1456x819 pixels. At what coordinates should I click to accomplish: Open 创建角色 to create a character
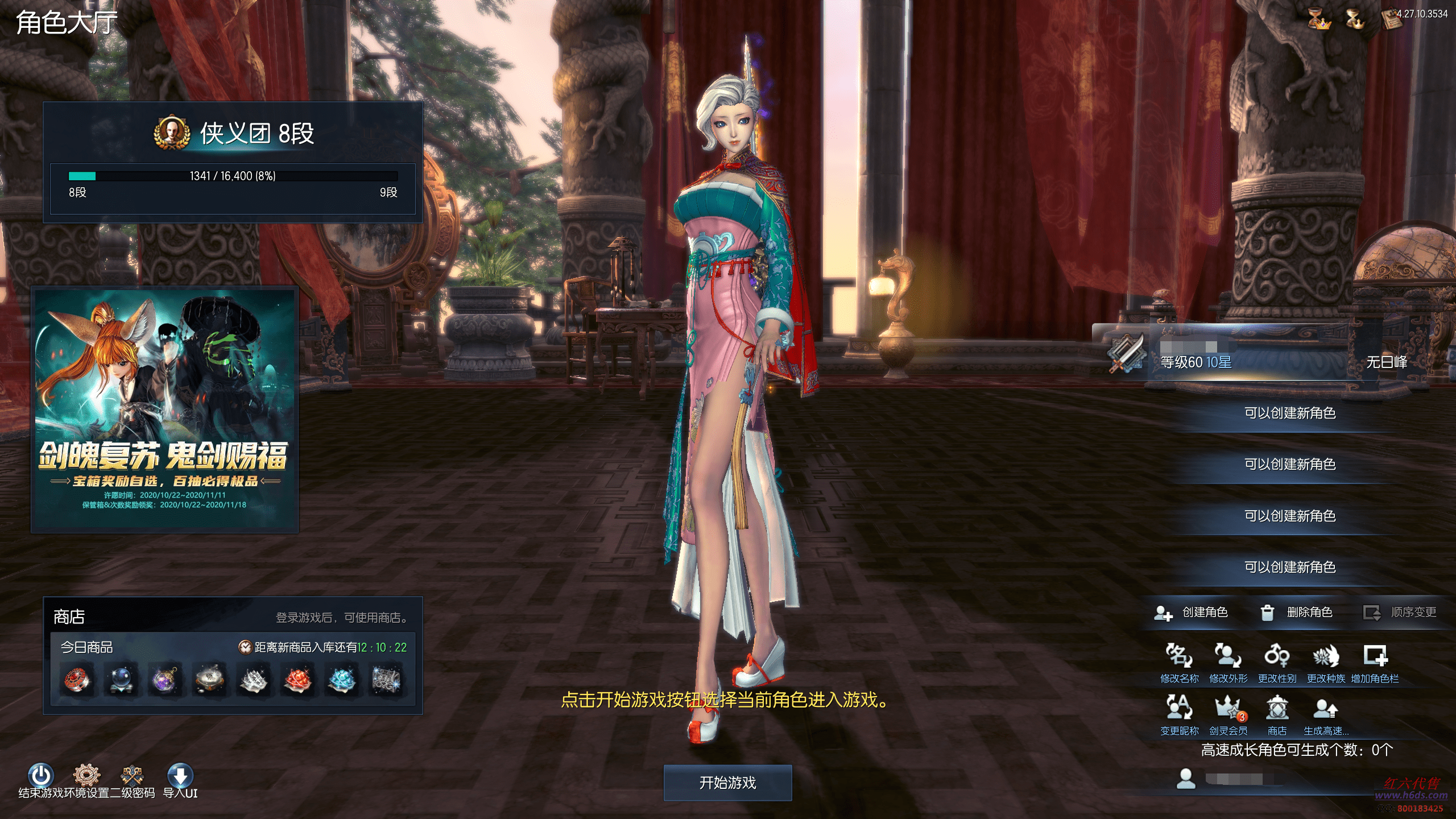point(1192,613)
